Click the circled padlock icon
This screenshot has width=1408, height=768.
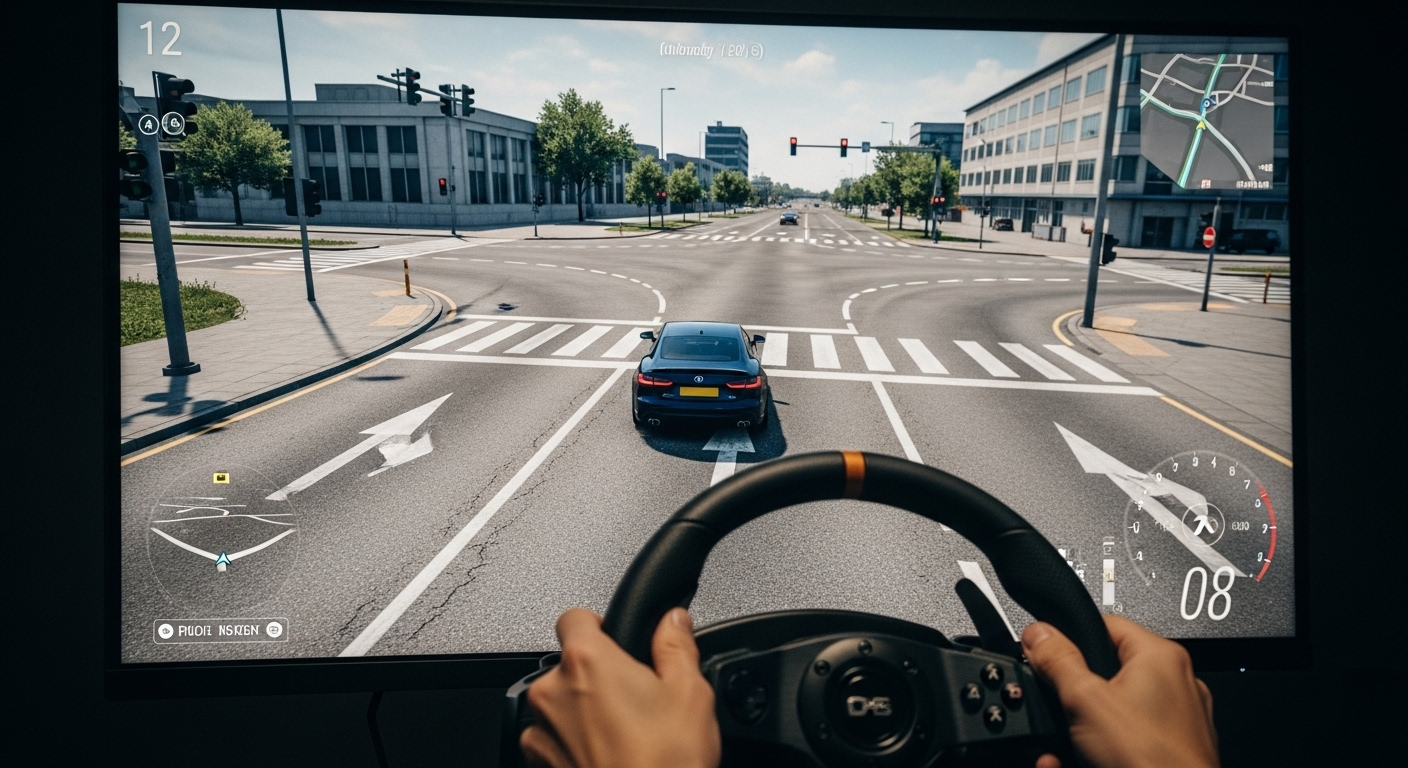coord(173,124)
